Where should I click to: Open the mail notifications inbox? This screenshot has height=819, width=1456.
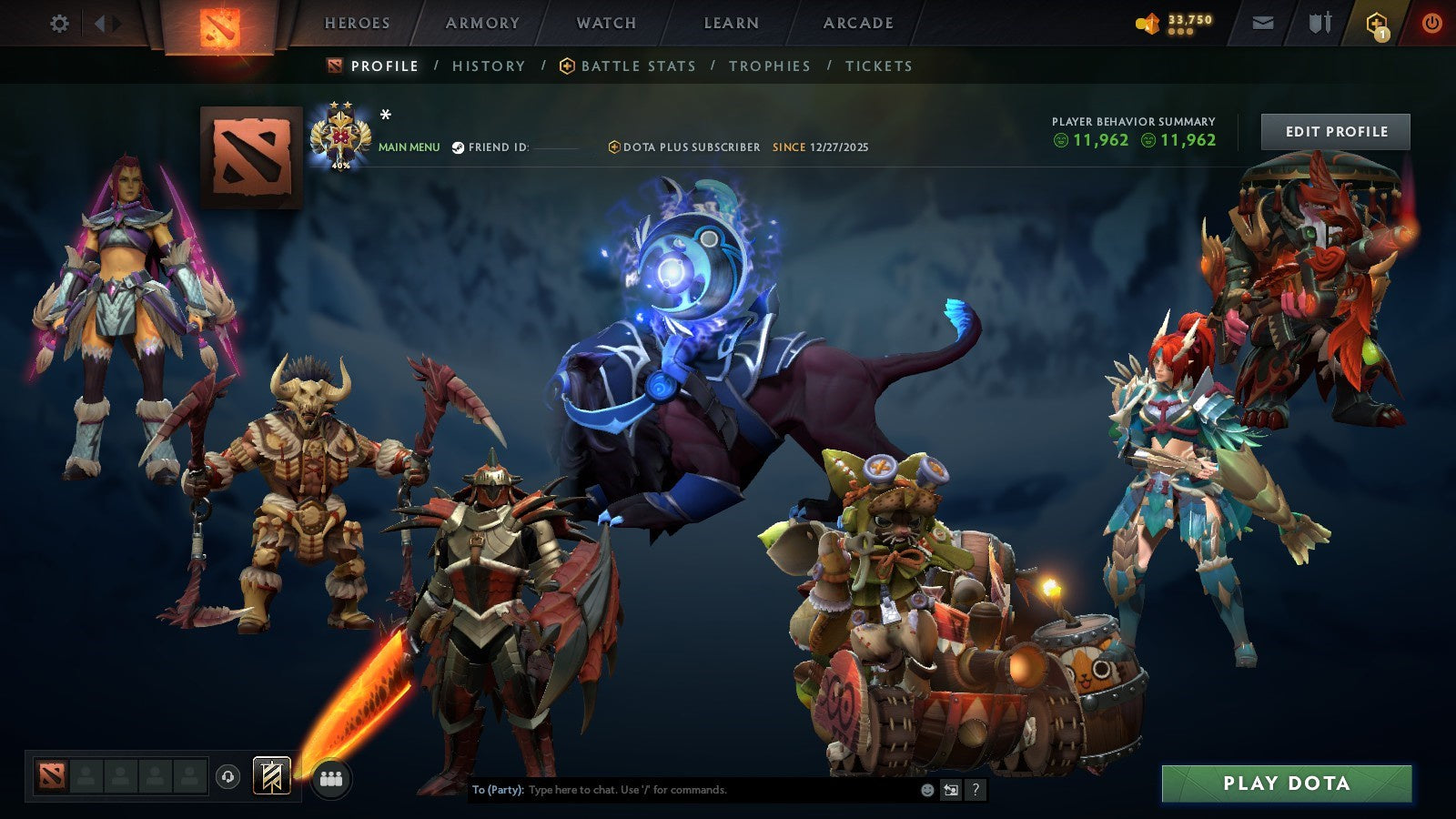point(1263,23)
